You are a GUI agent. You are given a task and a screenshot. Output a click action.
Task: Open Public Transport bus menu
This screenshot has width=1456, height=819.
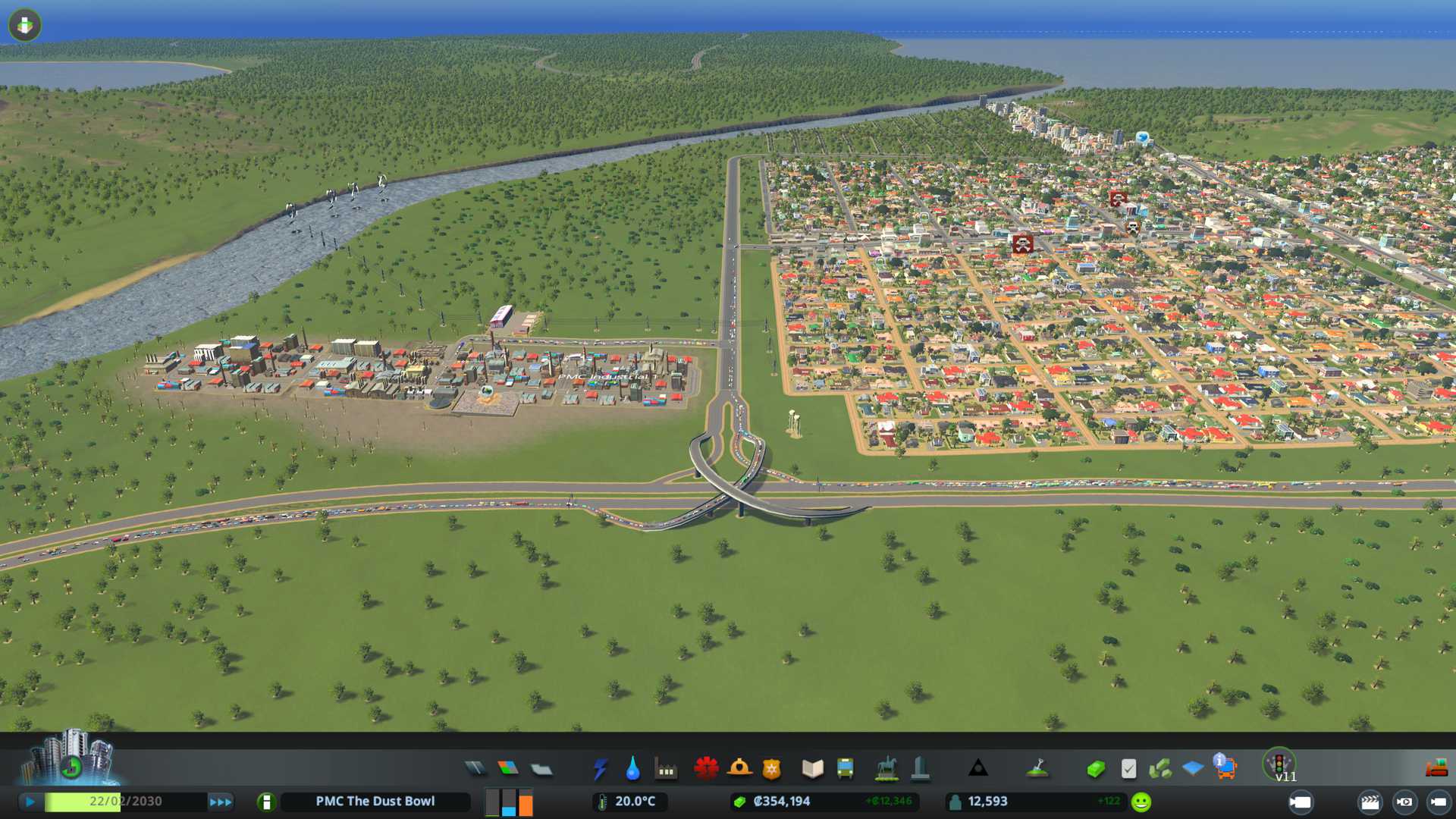(x=846, y=769)
